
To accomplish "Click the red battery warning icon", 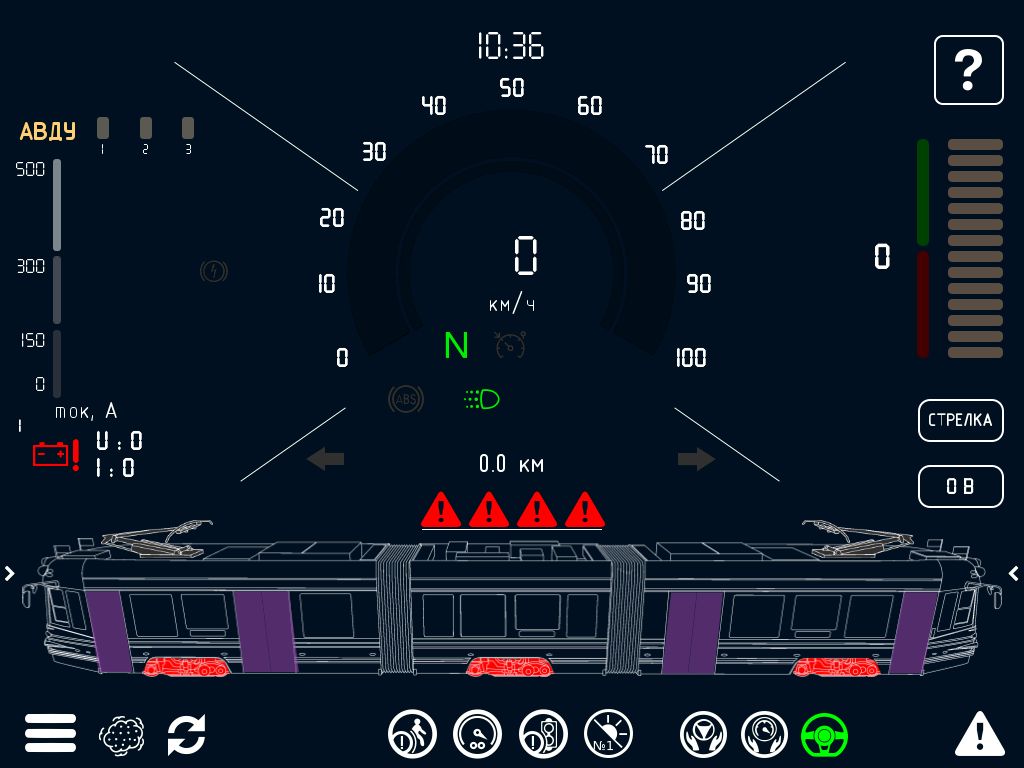I will pos(56,455).
